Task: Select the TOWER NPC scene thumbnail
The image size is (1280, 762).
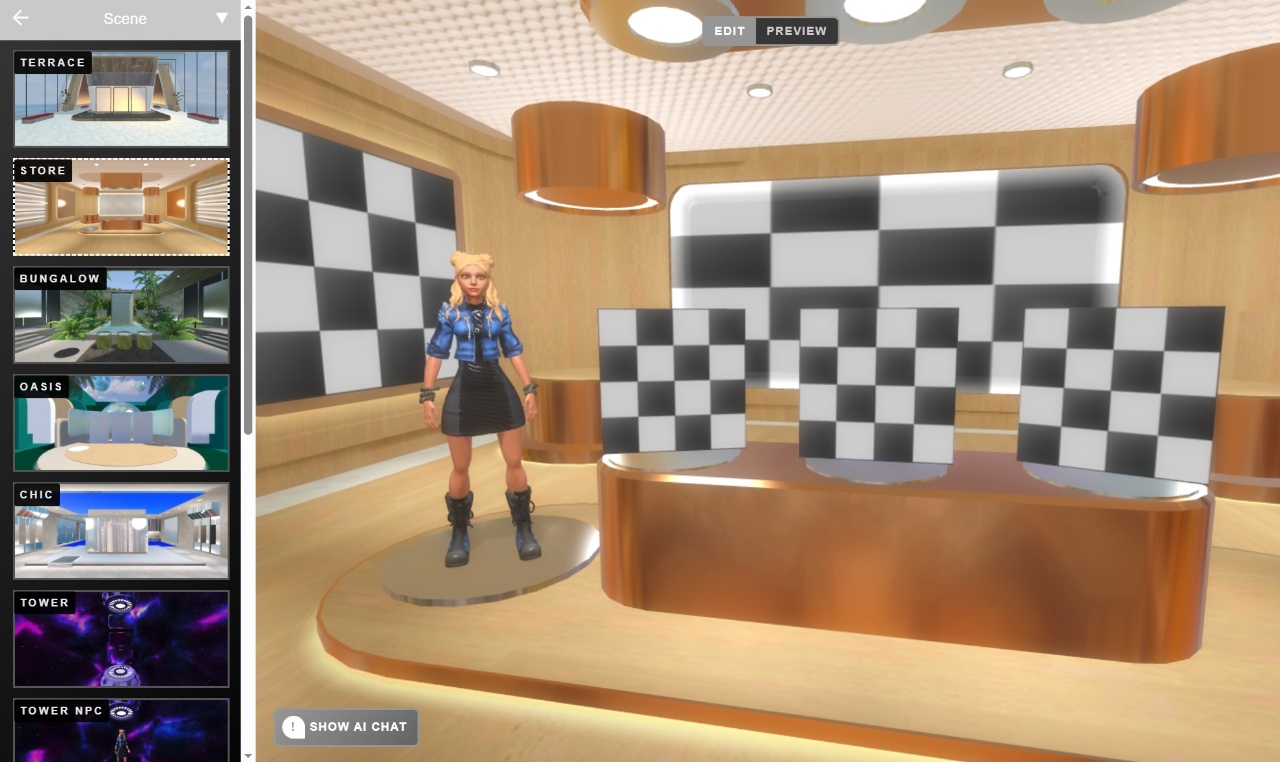Action: (121, 735)
